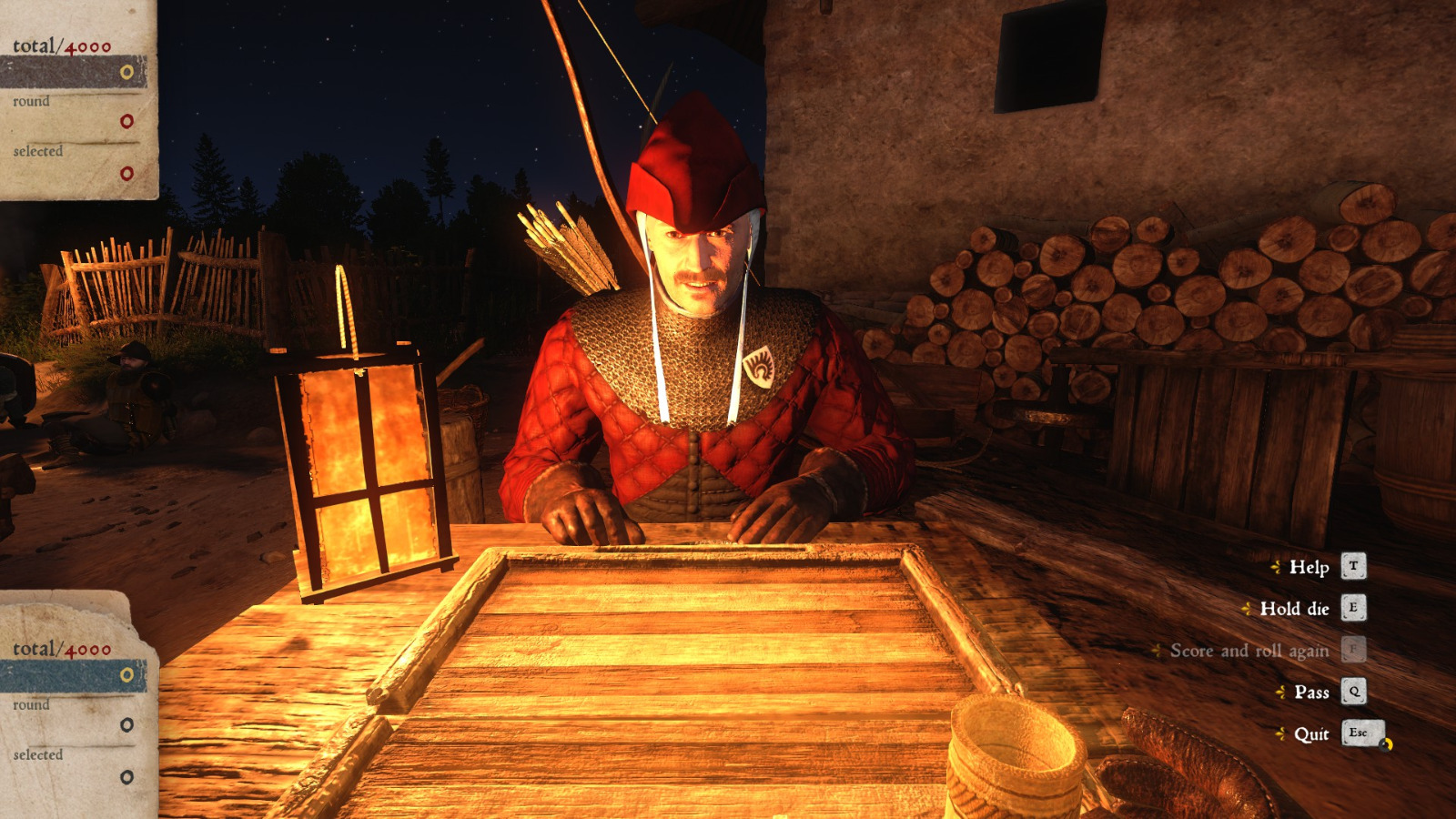Click the grayed fleur beside Score and roll again
The height and width of the screenshot is (819, 1456).
coord(1158,651)
